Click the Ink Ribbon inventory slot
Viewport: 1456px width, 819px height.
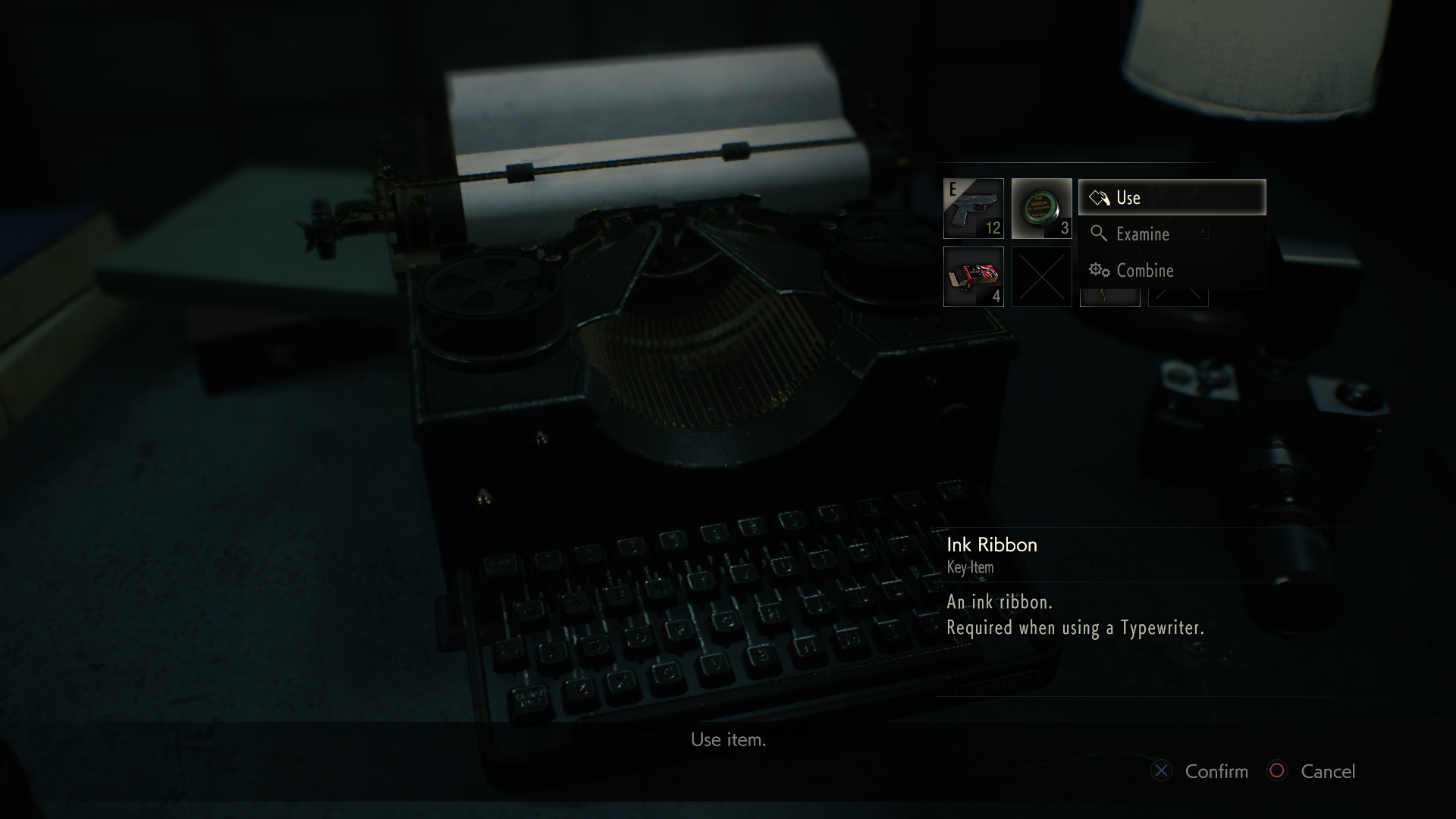1041,209
